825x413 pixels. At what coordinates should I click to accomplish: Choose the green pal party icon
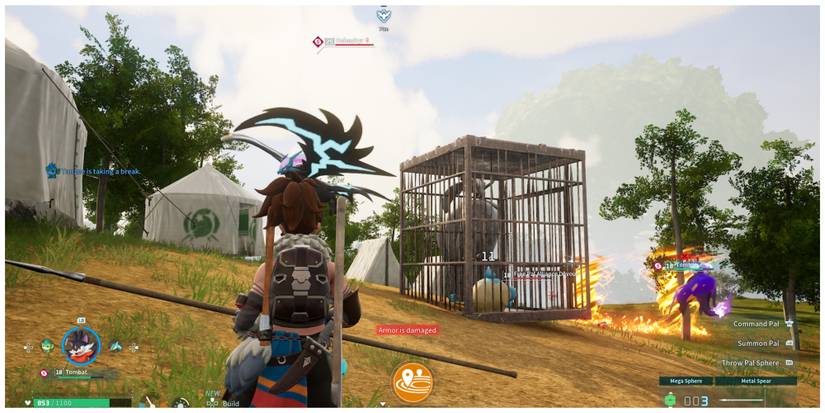click(x=47, y=346)
